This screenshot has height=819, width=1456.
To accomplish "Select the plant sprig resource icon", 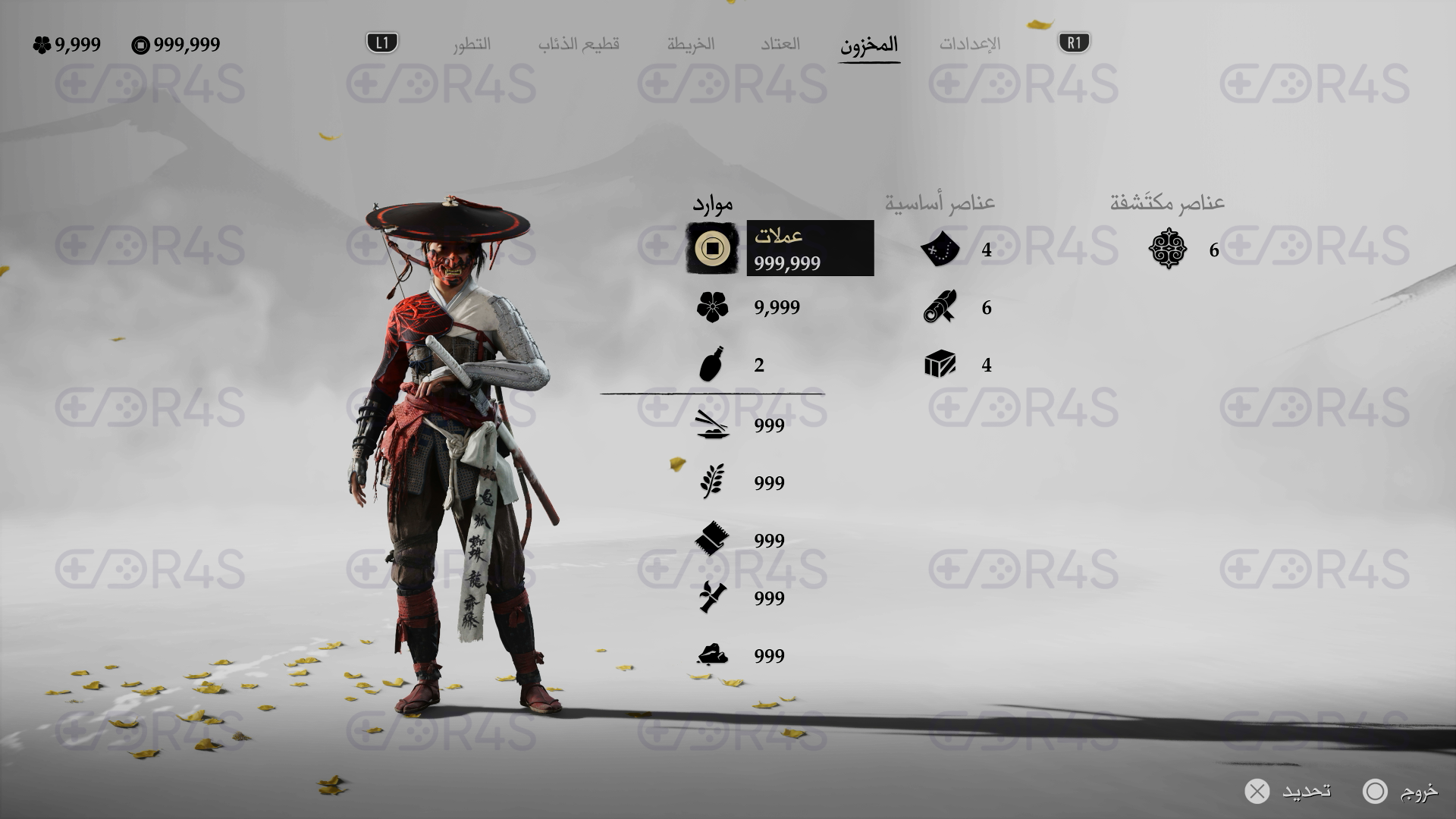I will pyautogui.click(x=711, y=482).
